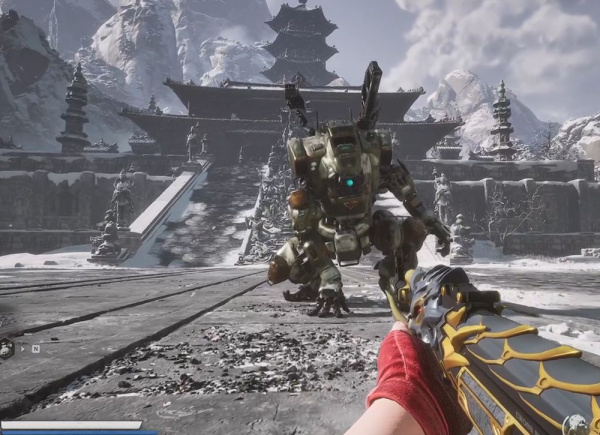Click the hexagonal ability icon beside the N prompt
600x435 pixels.
pyautogui.click(x=7, y=348)
